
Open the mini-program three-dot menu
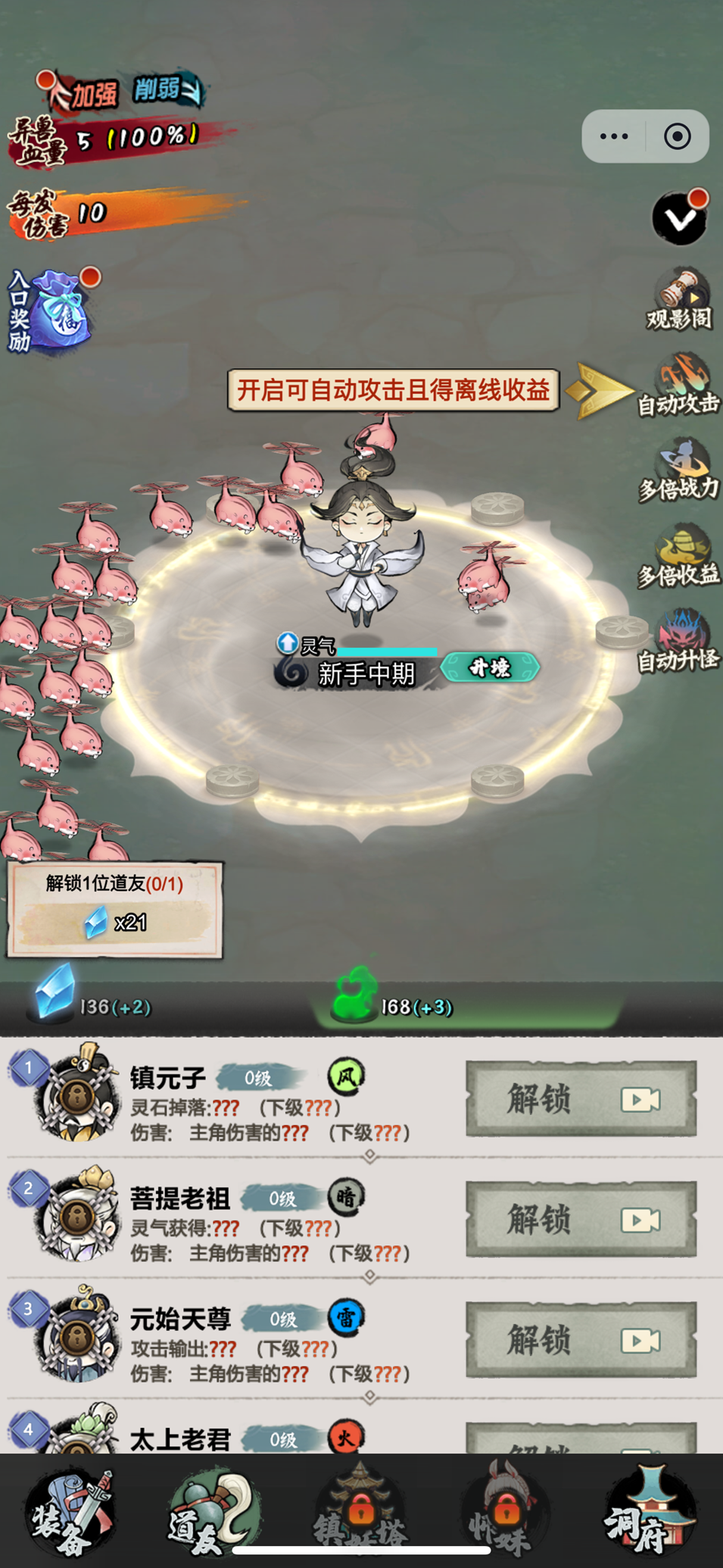(614, 136)
